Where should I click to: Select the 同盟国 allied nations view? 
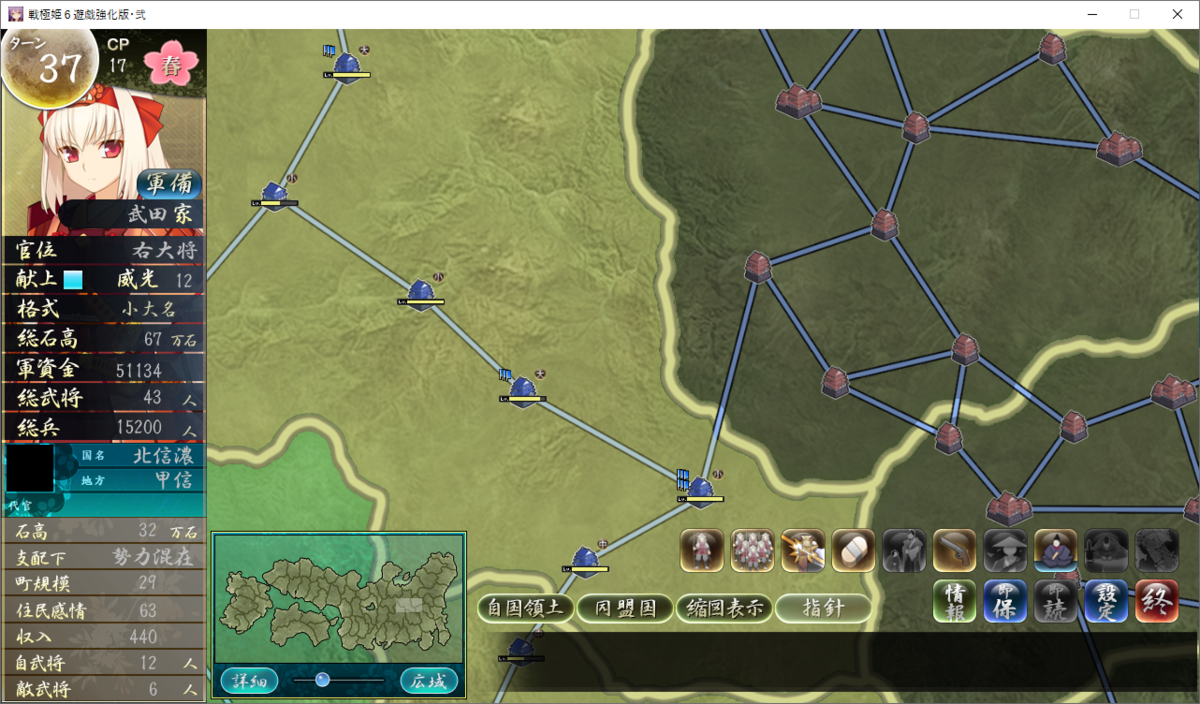(625, 608)
